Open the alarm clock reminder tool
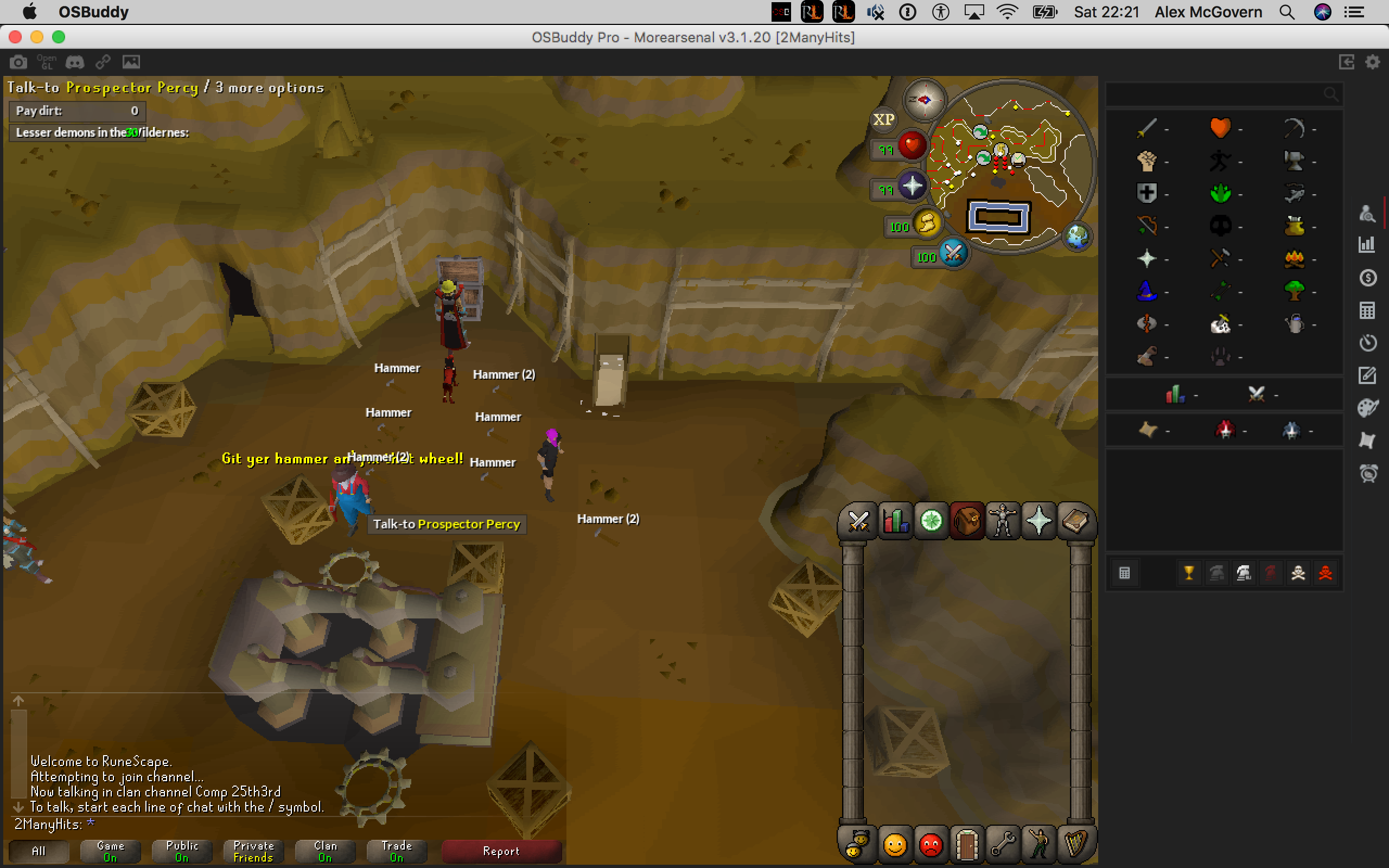This screenshot has height=868, width=1389. 1368,474
